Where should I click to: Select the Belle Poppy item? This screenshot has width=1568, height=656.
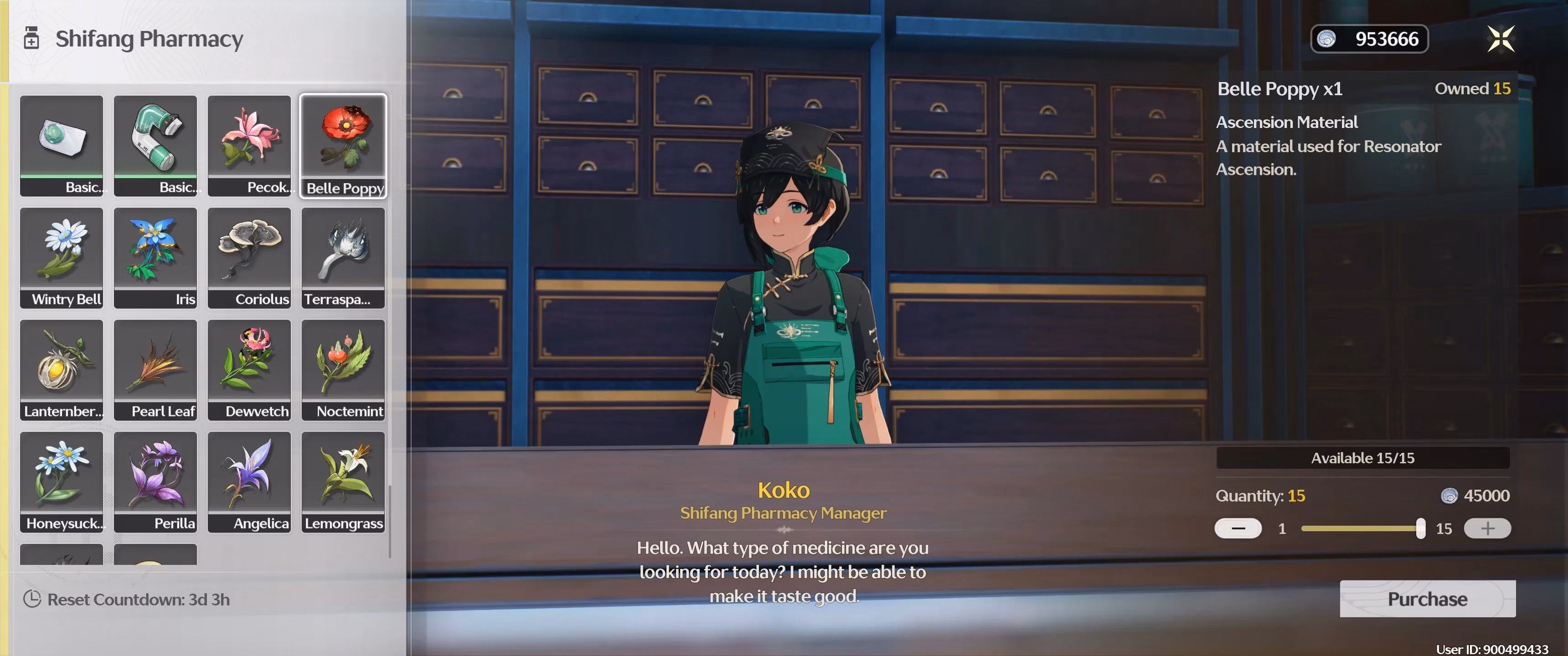(343, 145)
